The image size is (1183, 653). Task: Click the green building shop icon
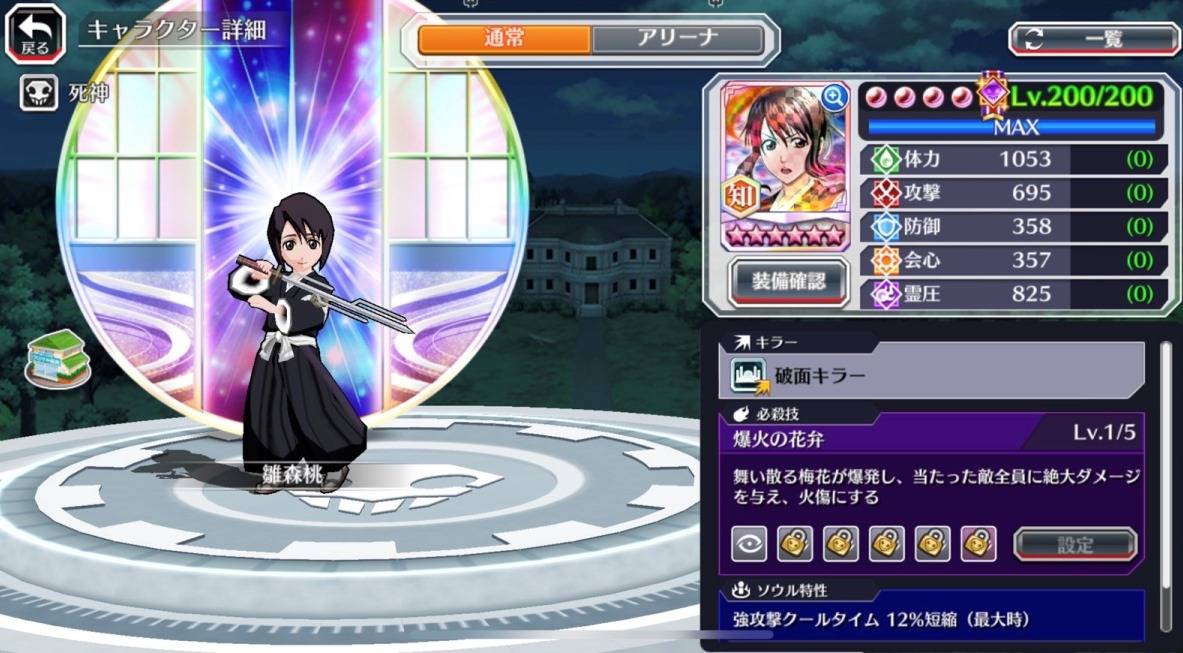[57, 357]
